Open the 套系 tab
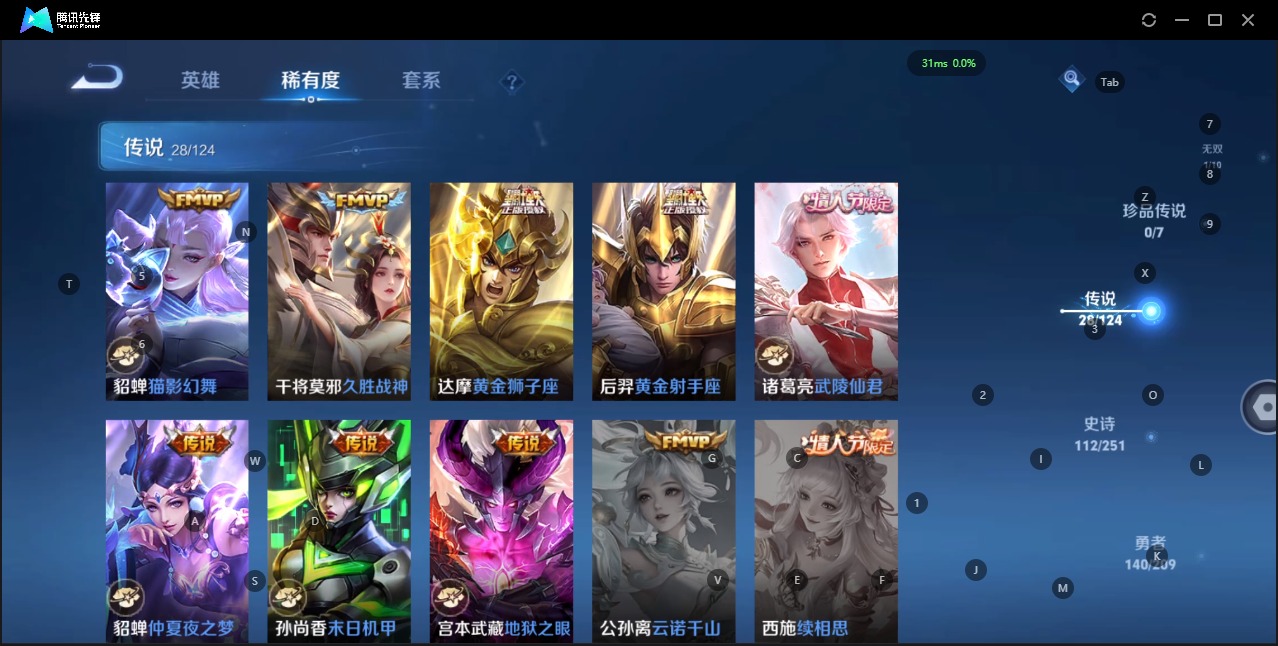 coord(421,80)
